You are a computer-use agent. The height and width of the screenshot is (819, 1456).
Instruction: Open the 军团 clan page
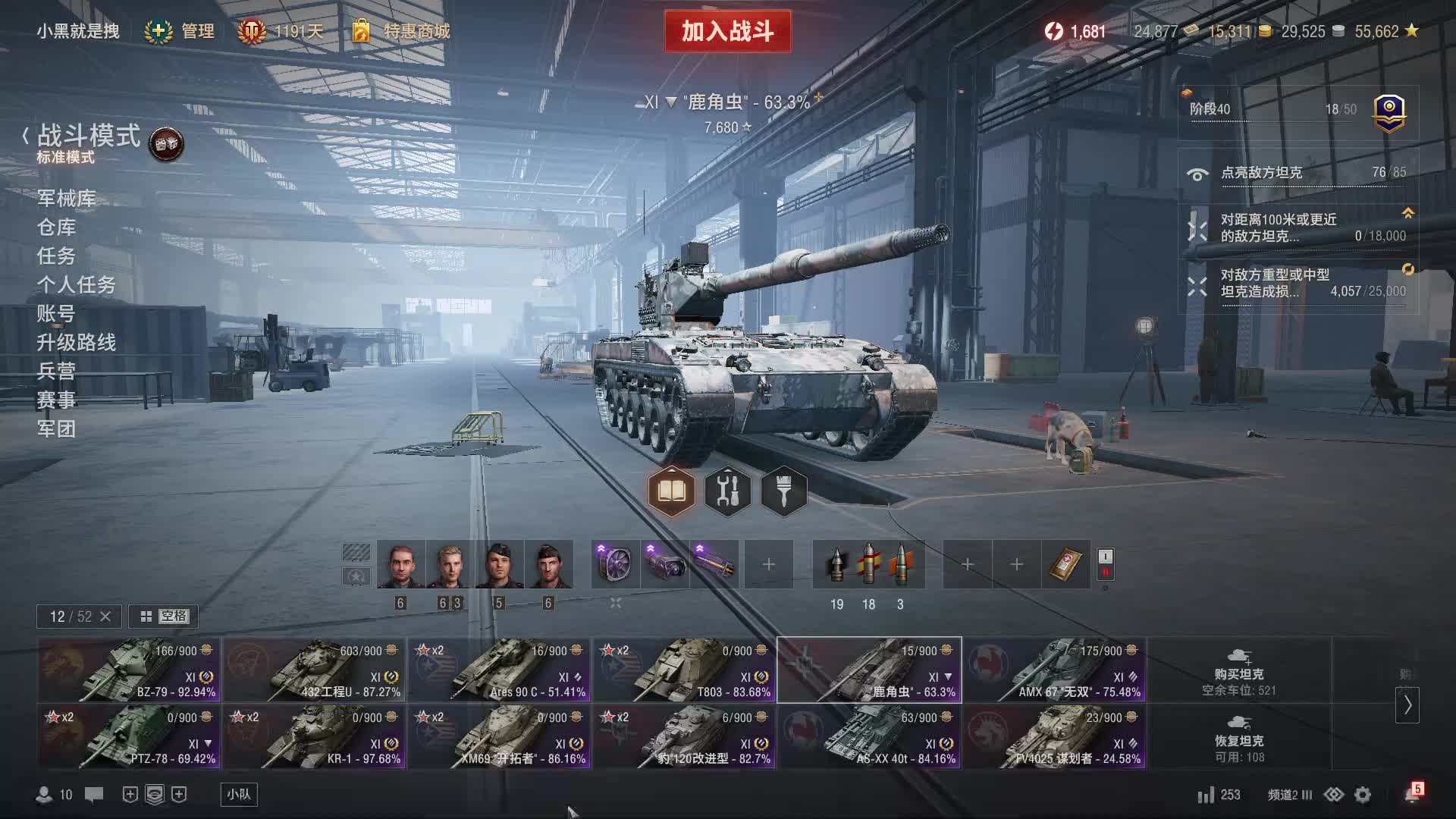click(x=56, y=429)
